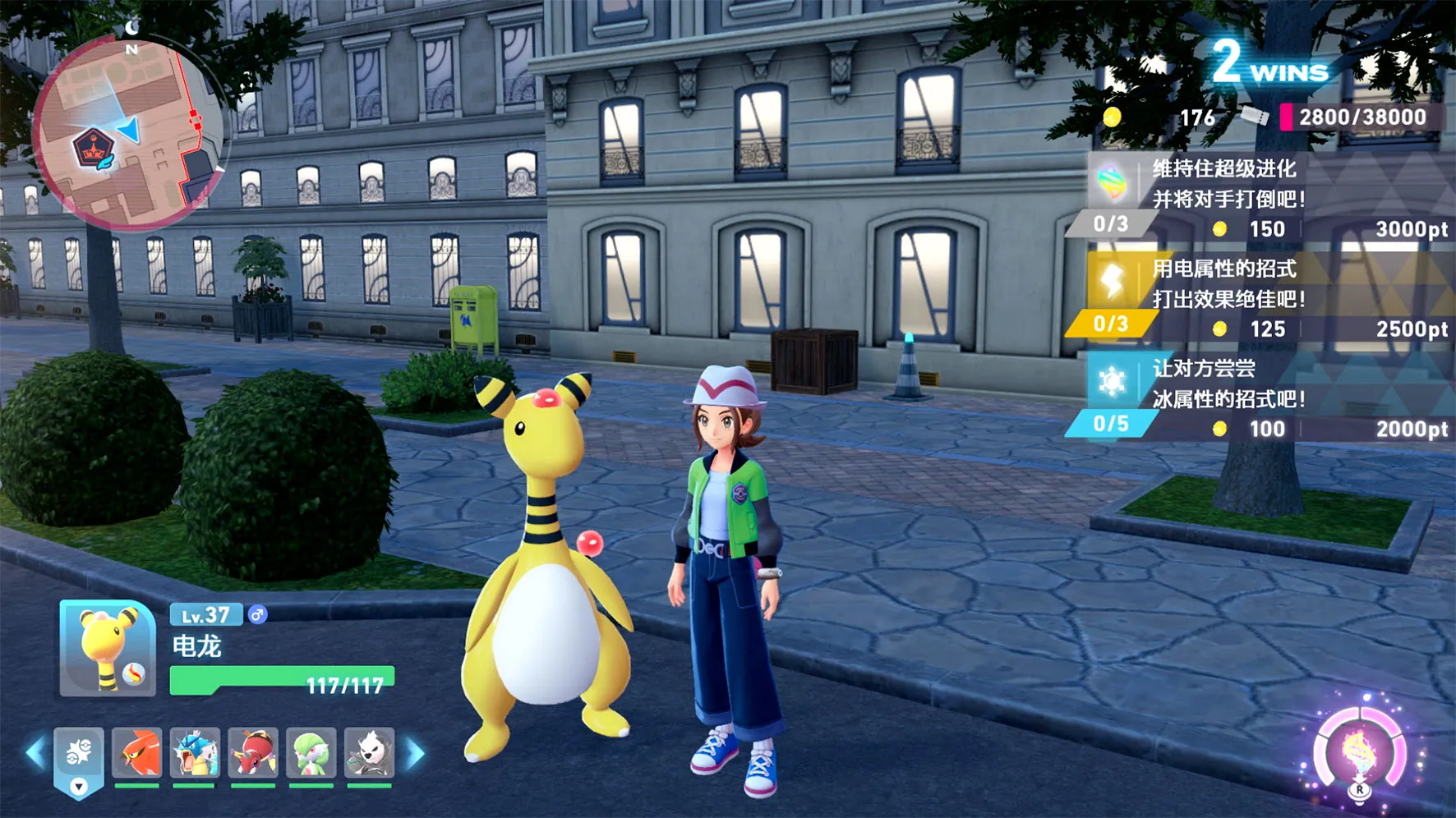Viewport: 1456px width, 818px height.
Task: Activate the Mega Evolution gauge icon
Action: tap(1359, 751)
